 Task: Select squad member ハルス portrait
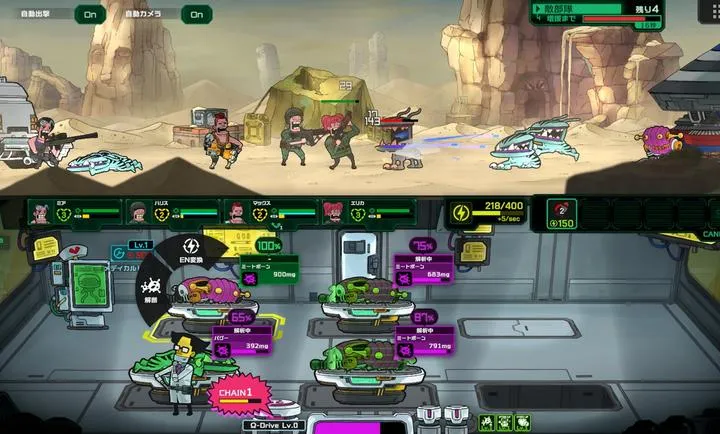[x=138, y=212]
